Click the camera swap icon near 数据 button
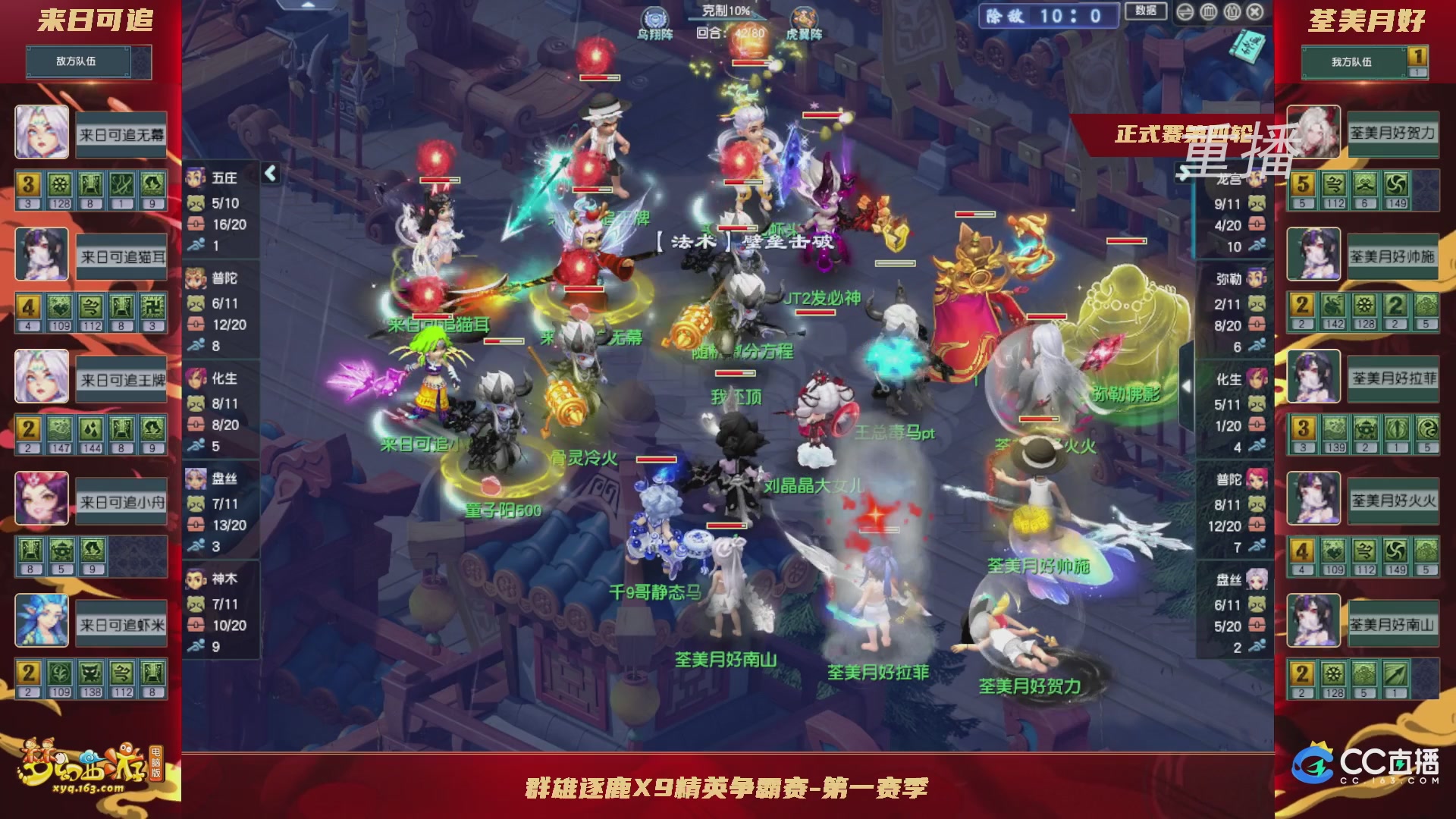Image resolution: width=1456 pixels, height=819 pixels. point(1185,12)
